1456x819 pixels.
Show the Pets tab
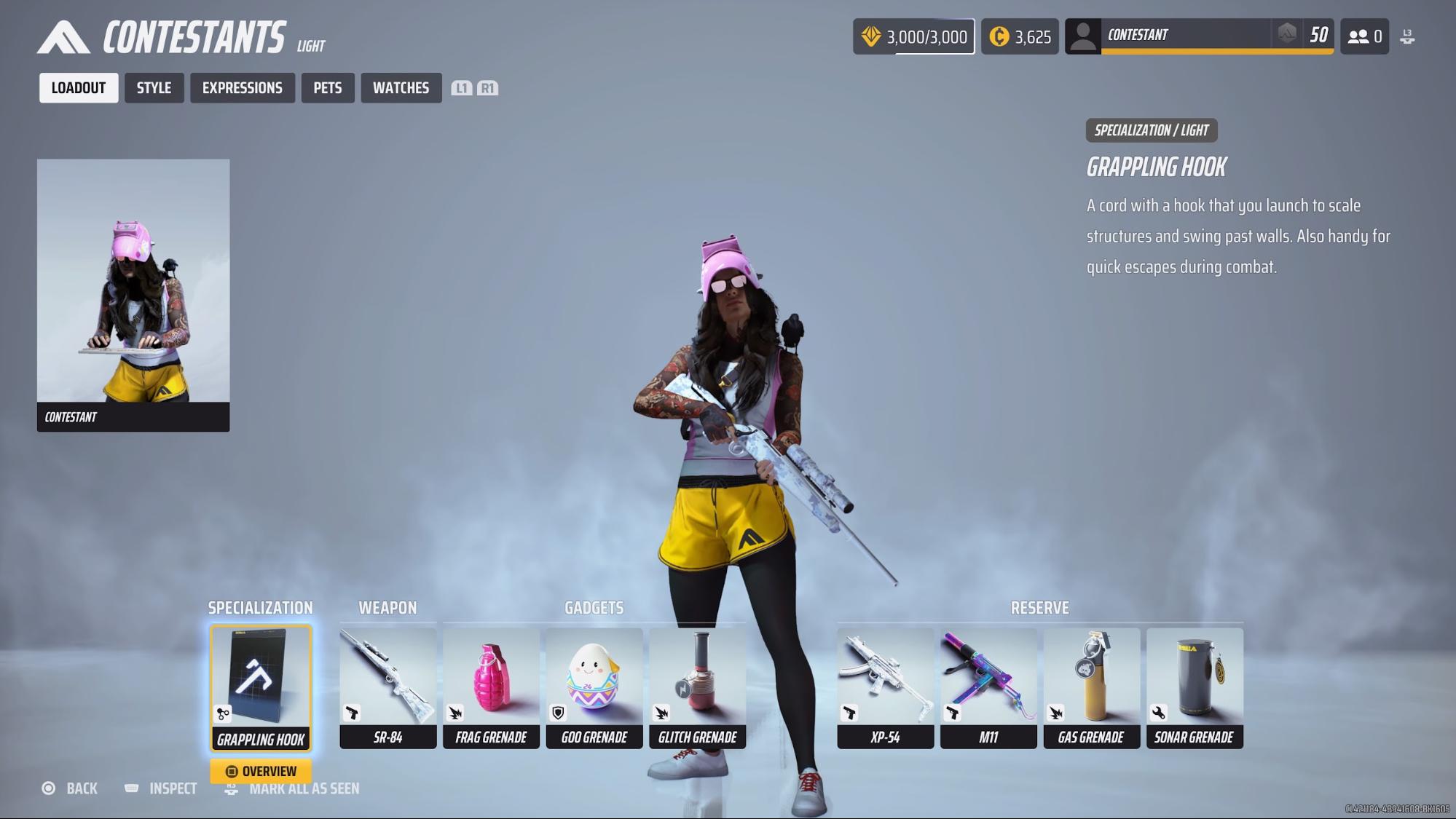(x=328, y=88)
